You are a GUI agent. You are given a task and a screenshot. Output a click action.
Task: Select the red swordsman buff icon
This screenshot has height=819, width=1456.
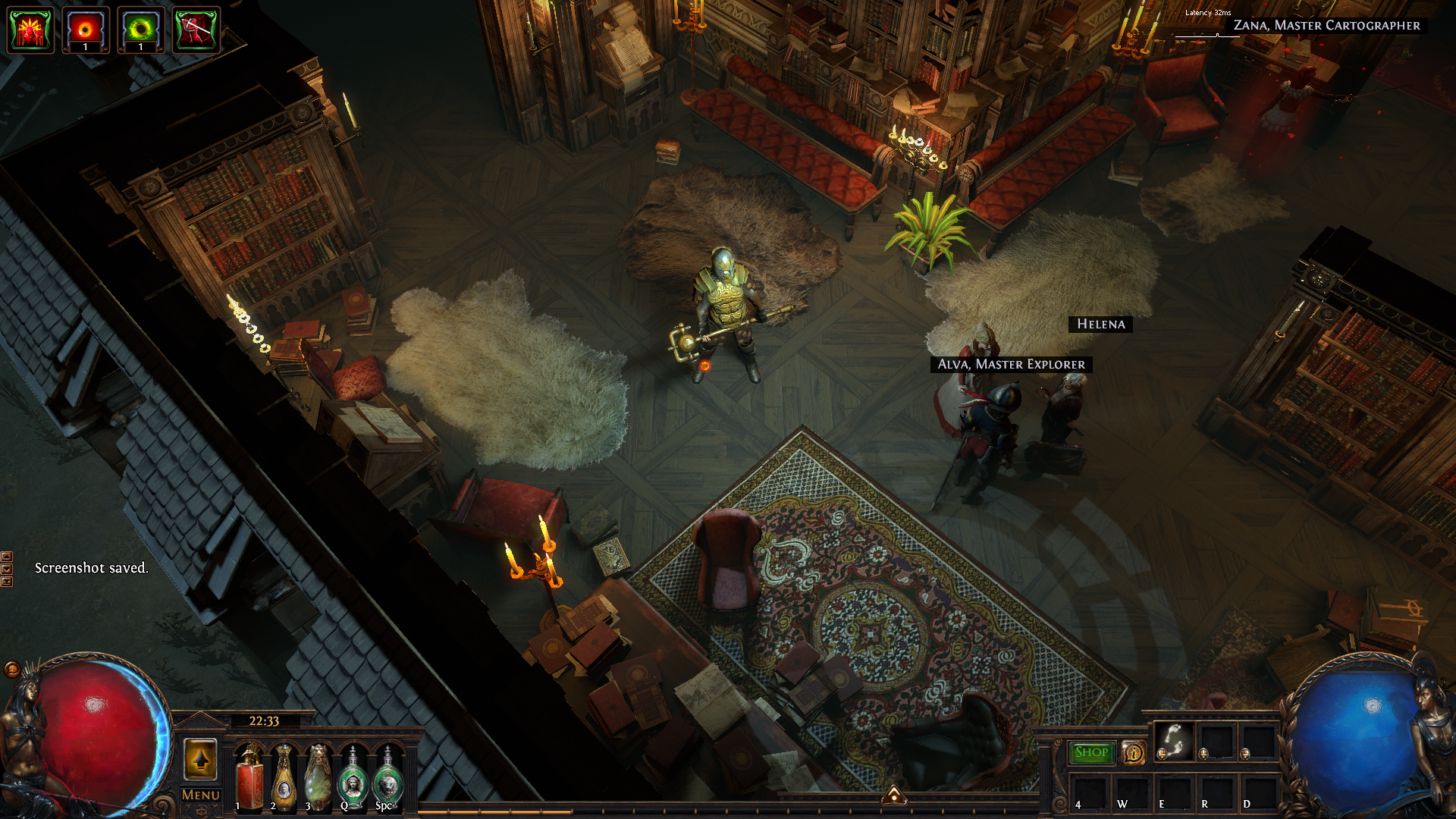196,30
